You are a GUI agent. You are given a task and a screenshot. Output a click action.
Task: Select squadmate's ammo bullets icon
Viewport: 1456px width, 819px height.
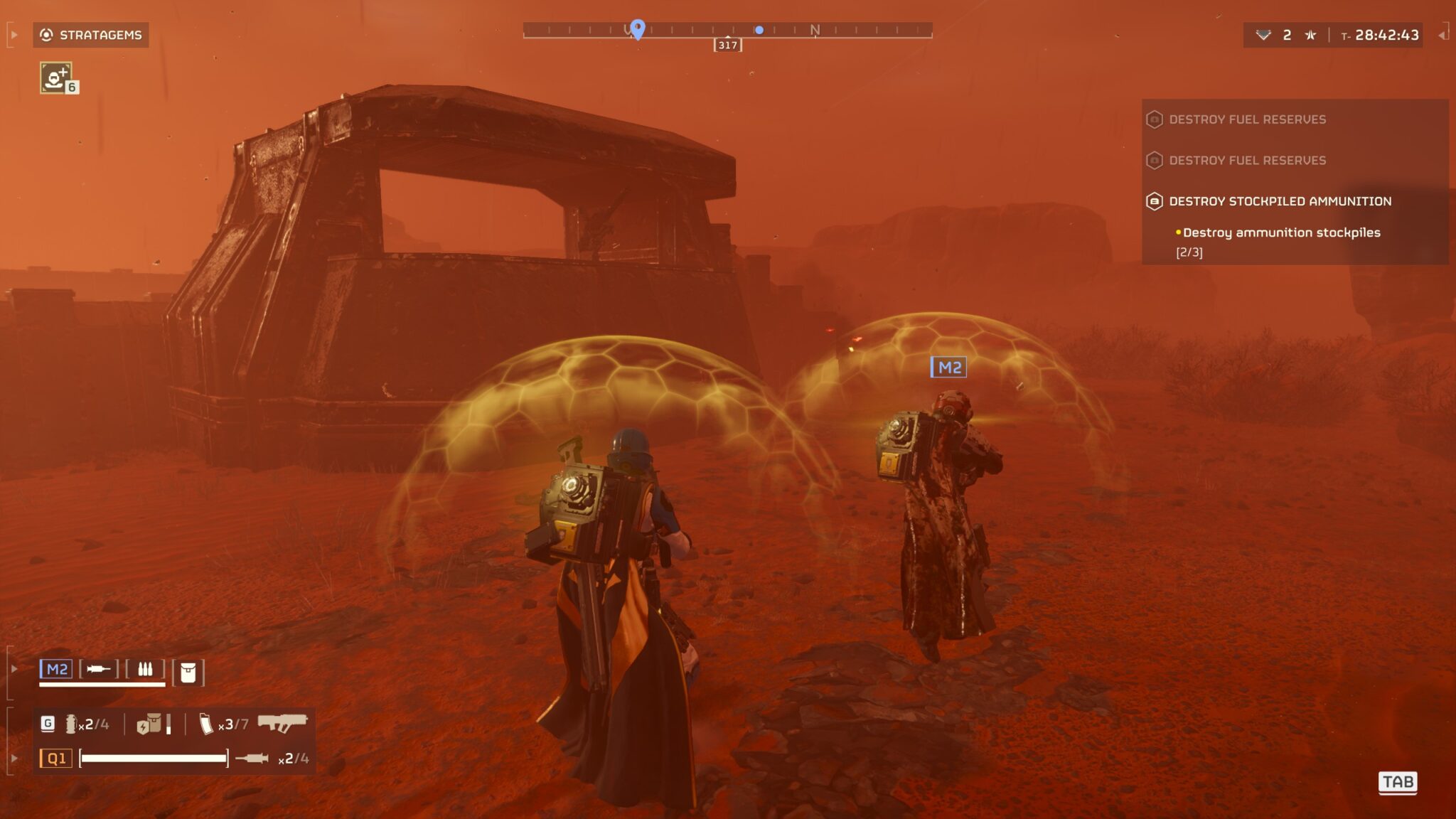(x=145, y=669)
